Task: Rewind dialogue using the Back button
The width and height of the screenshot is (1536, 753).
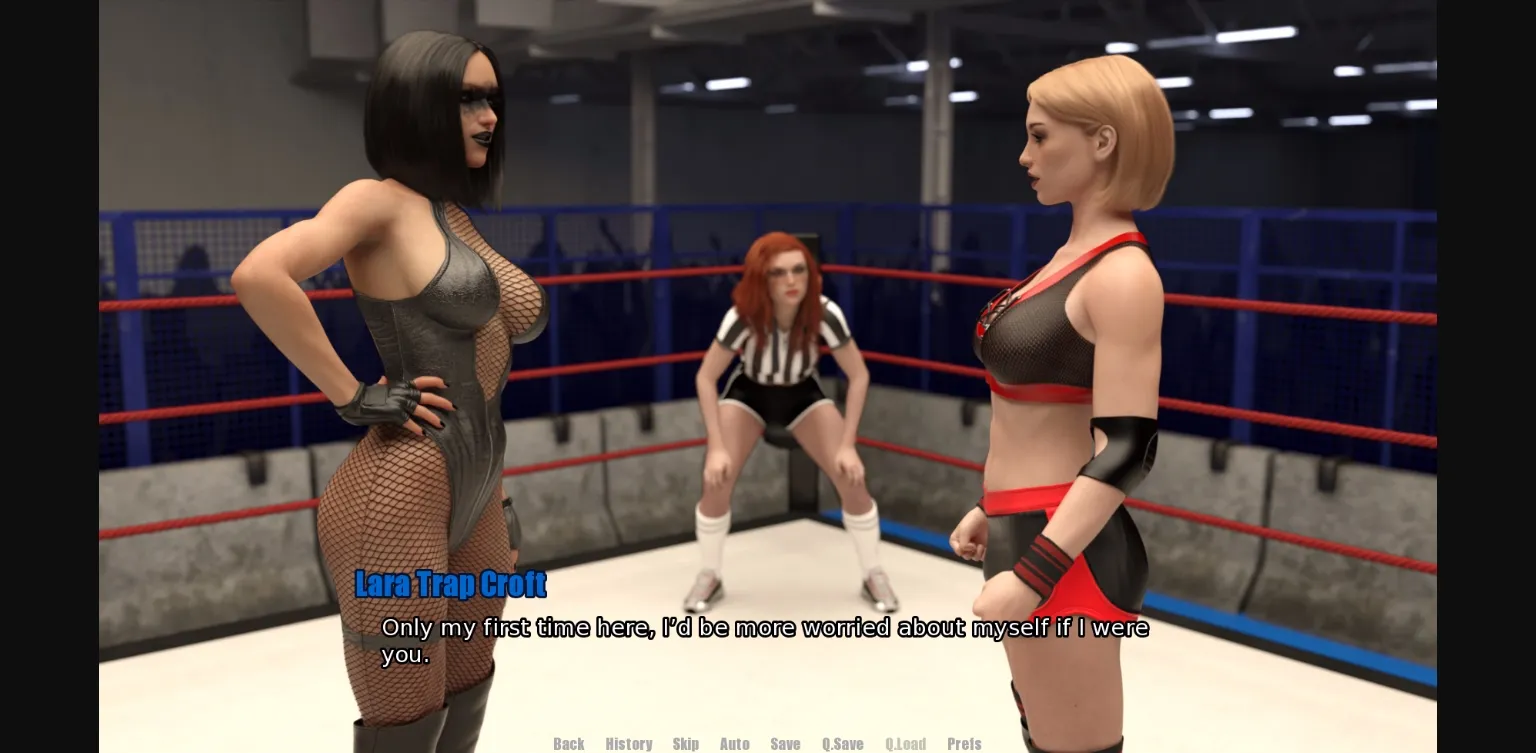Action: pos(568,744)
